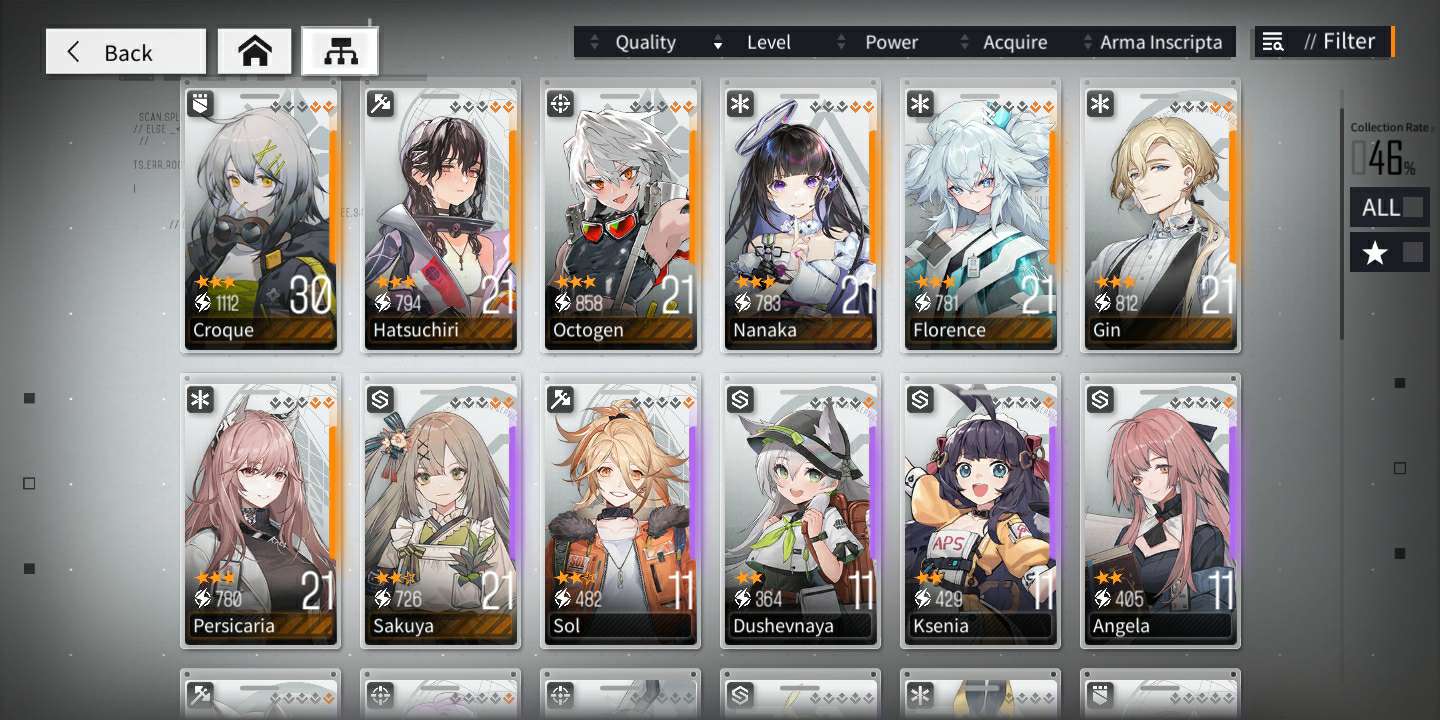Open the hierarchy chart view button
This screenshot has width=1440, height=720.
[340, 52]
